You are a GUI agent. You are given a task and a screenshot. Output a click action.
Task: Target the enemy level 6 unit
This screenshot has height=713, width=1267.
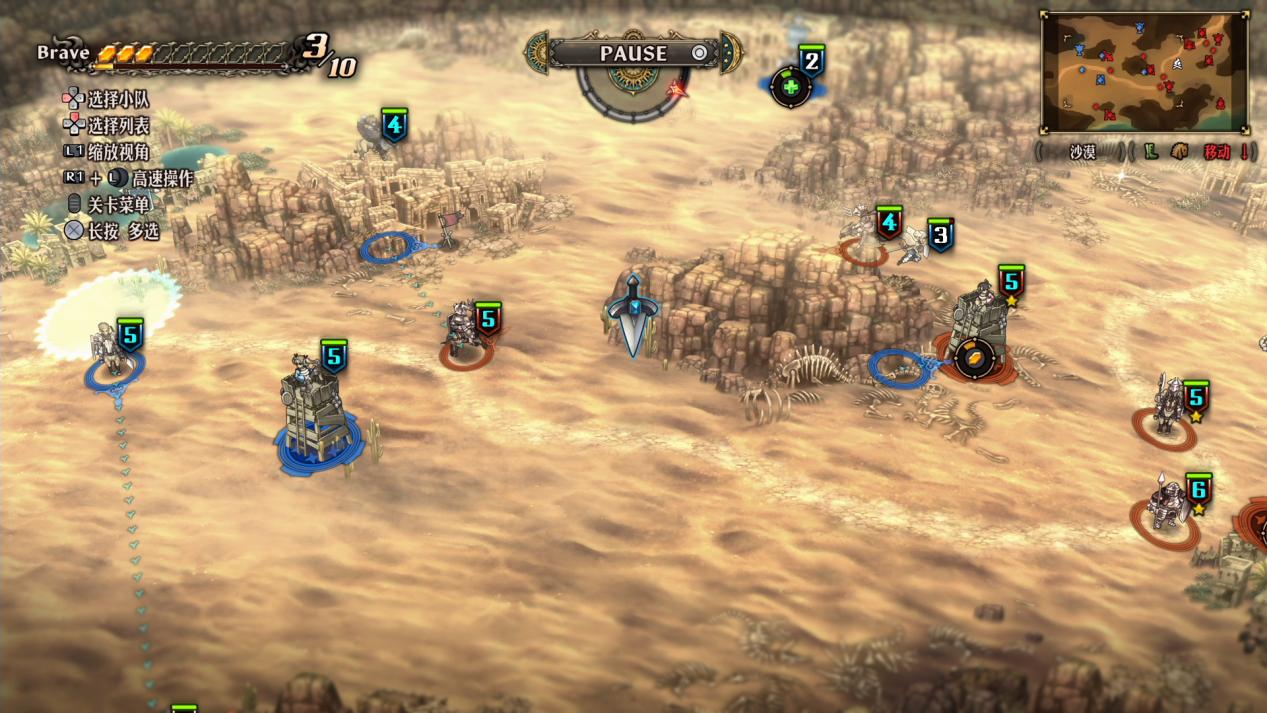click(1166, 508)
